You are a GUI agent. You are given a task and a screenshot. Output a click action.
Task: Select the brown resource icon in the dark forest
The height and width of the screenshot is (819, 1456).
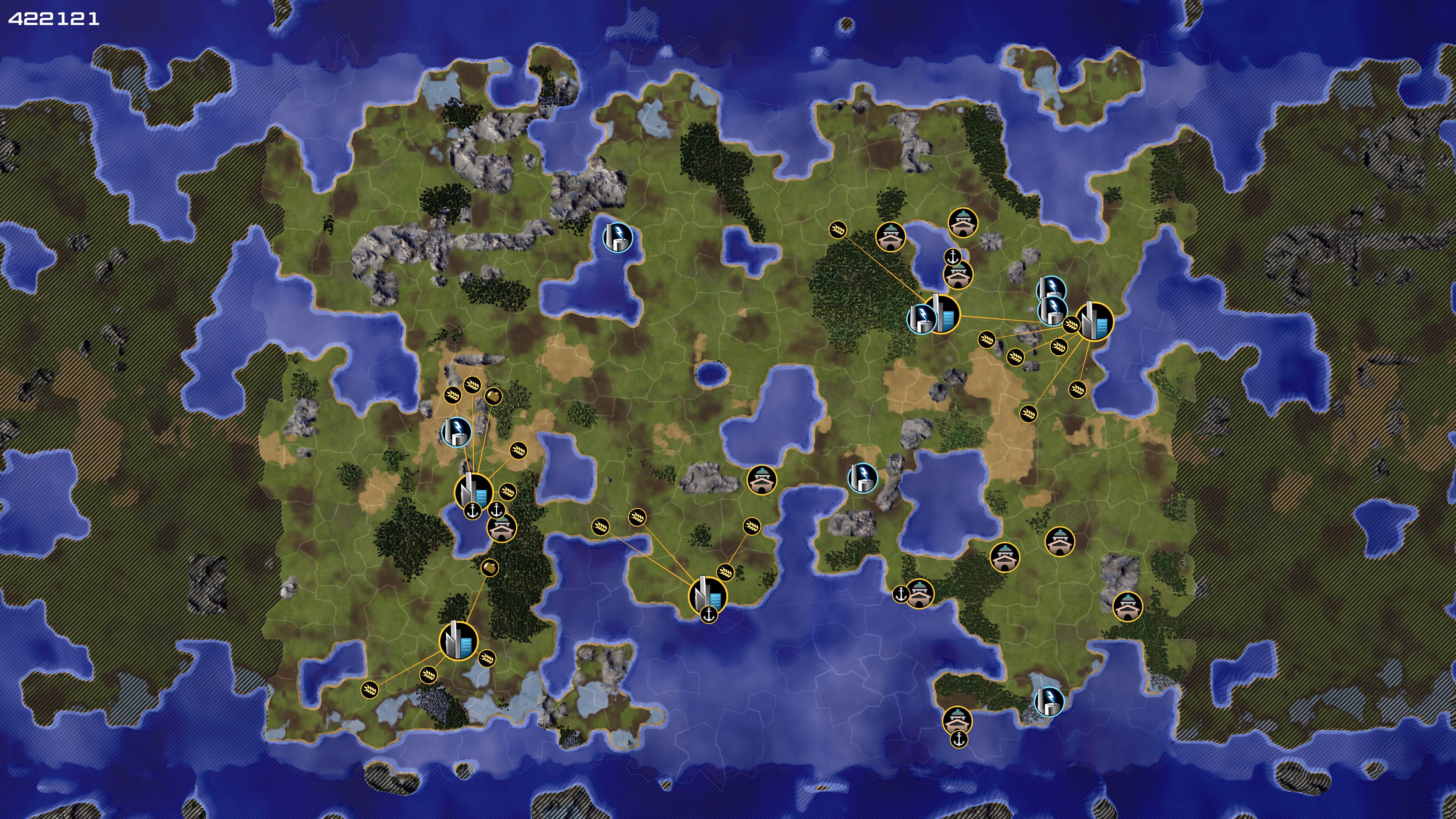click(490, 567)
